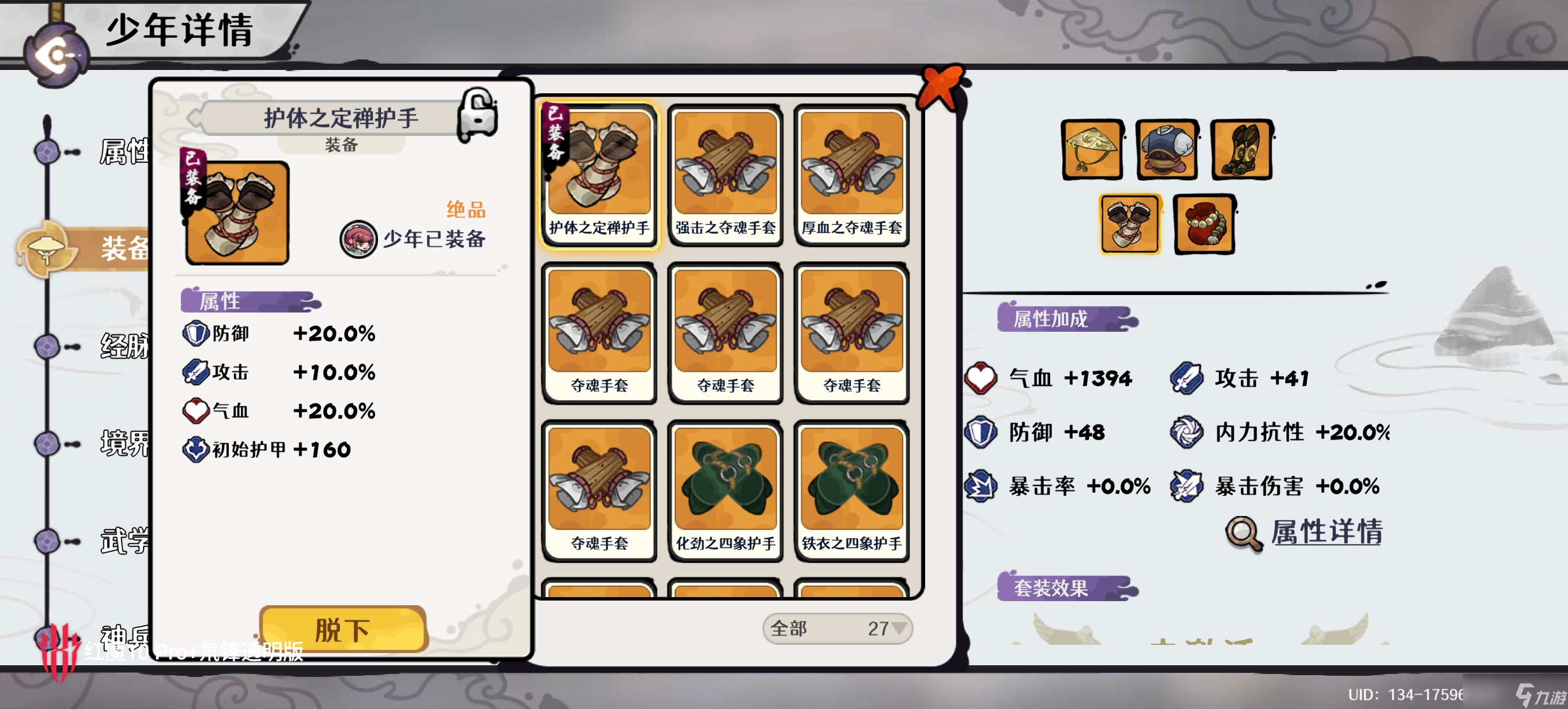Image resolution: width=1568 pixels, height=709 pixels.
Task: Select the boots equipment slot
Action: coord(1242,150)
